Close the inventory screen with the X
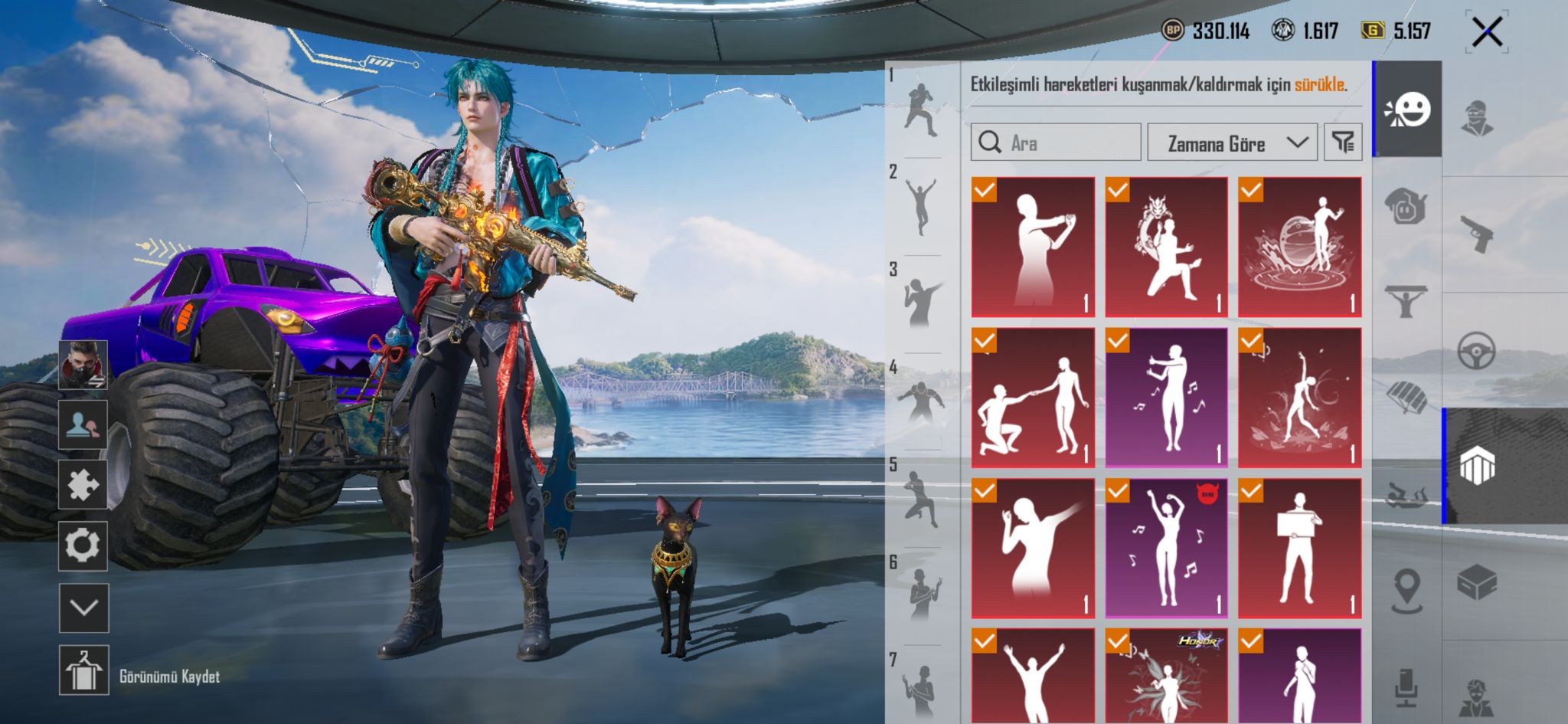This screenshot has width=1568, height=724. click(x=1486, y=32)
